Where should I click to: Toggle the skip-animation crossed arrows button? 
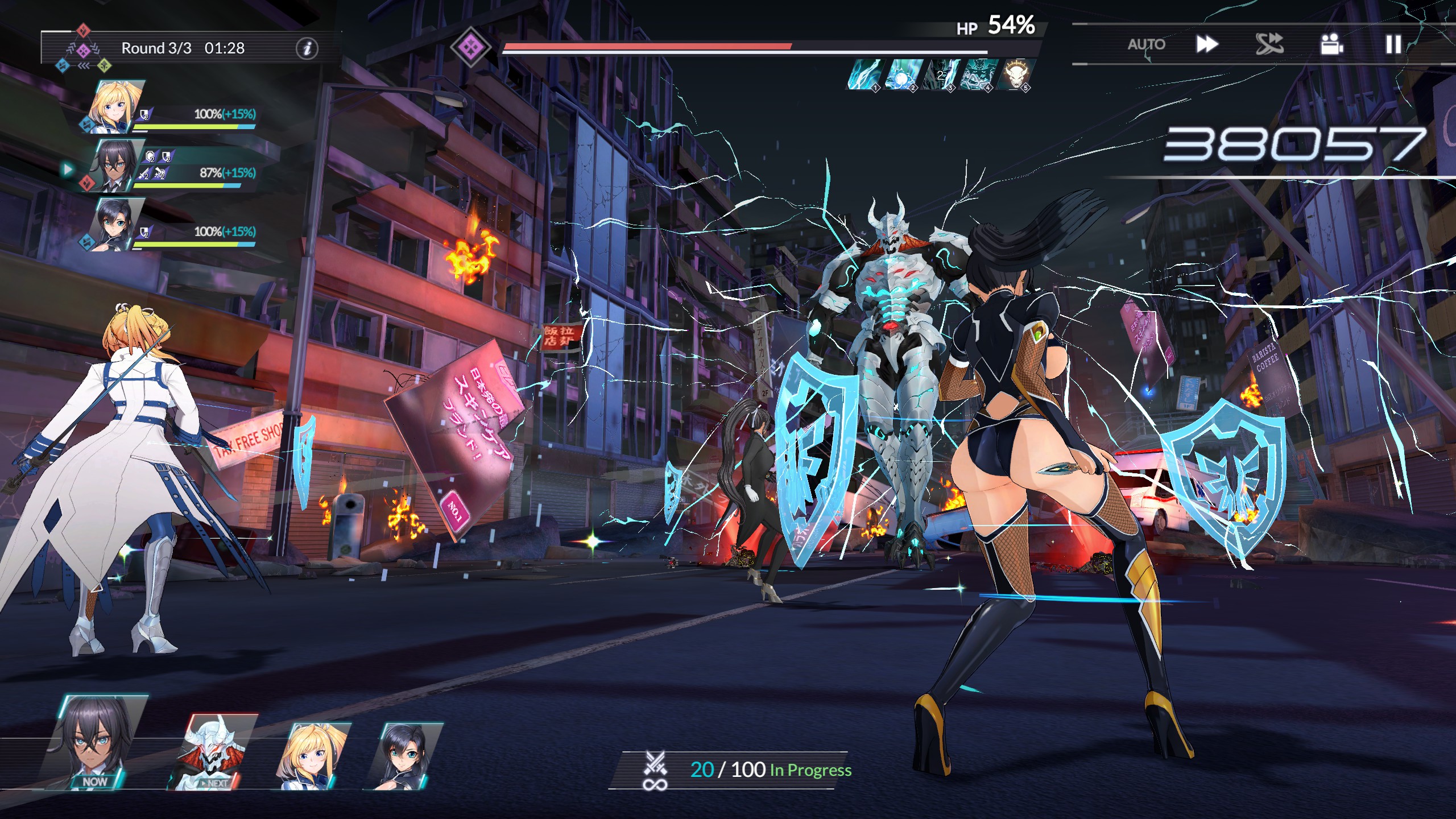[1269, 44]
